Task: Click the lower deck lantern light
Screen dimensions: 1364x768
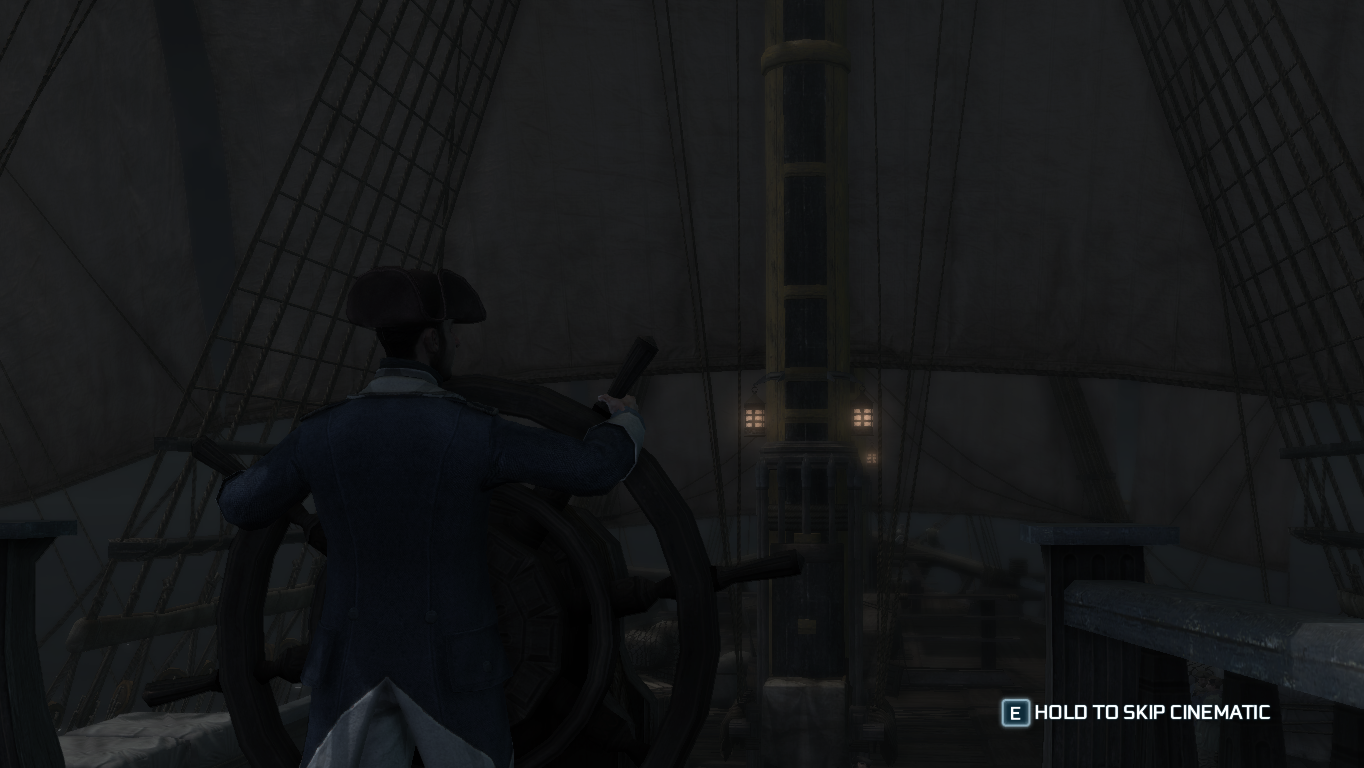Action: (x=869, y=458)
